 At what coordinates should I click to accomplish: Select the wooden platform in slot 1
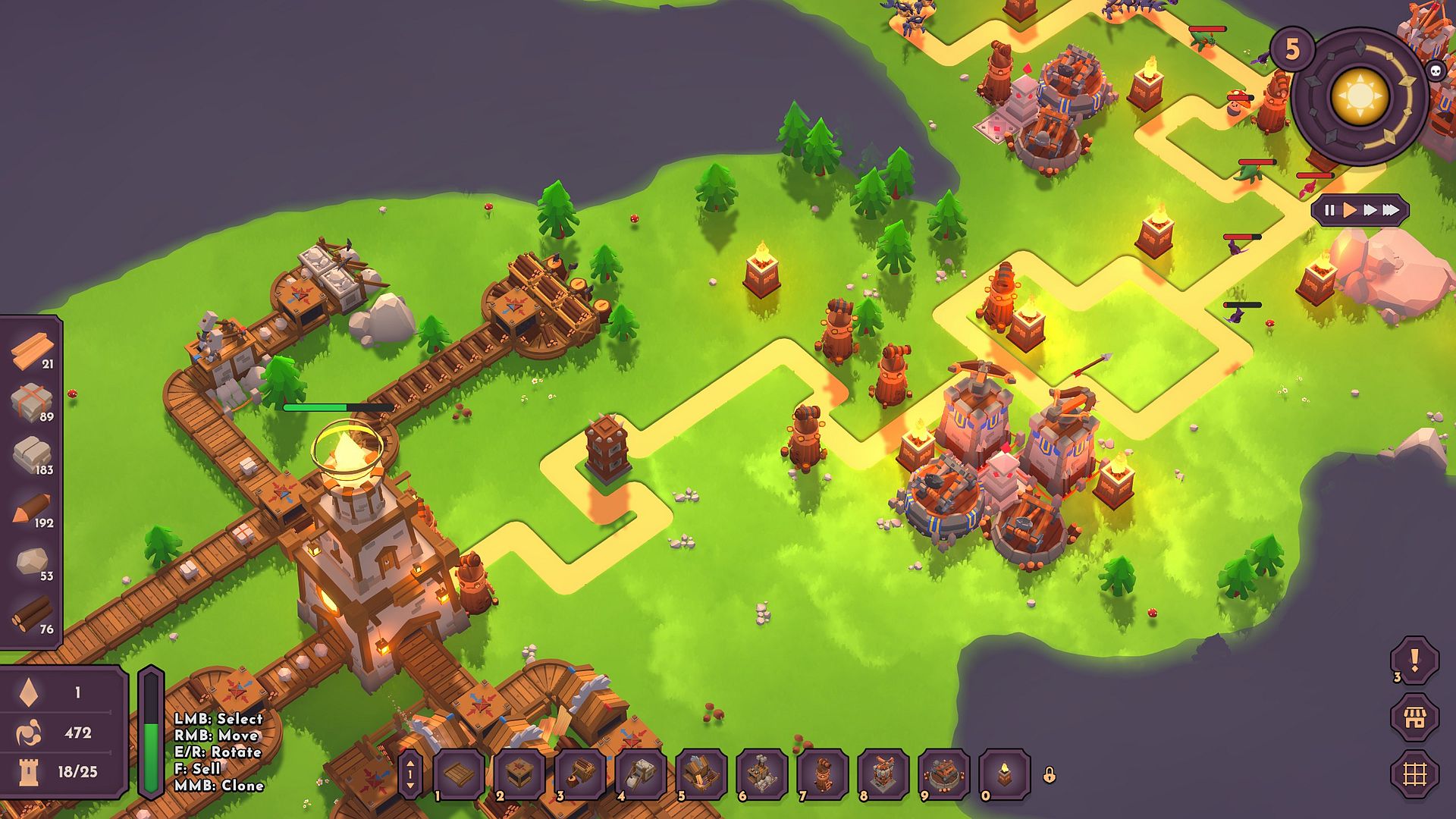coord(459,774)
